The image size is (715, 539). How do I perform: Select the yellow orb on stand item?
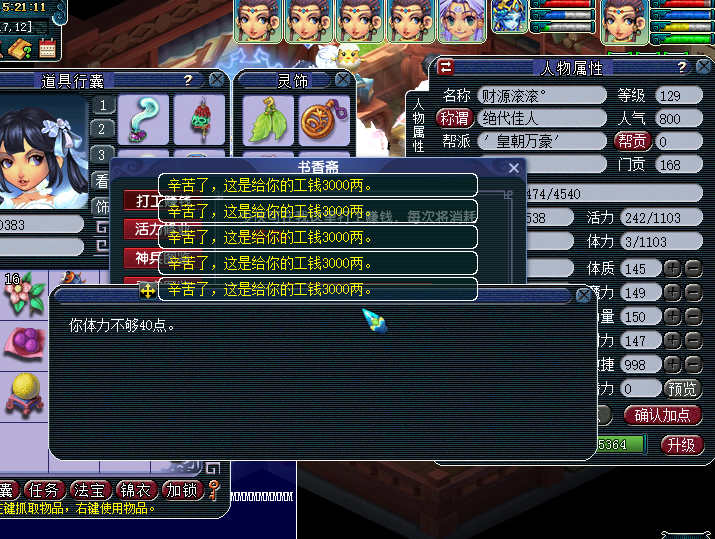point(24,393)
